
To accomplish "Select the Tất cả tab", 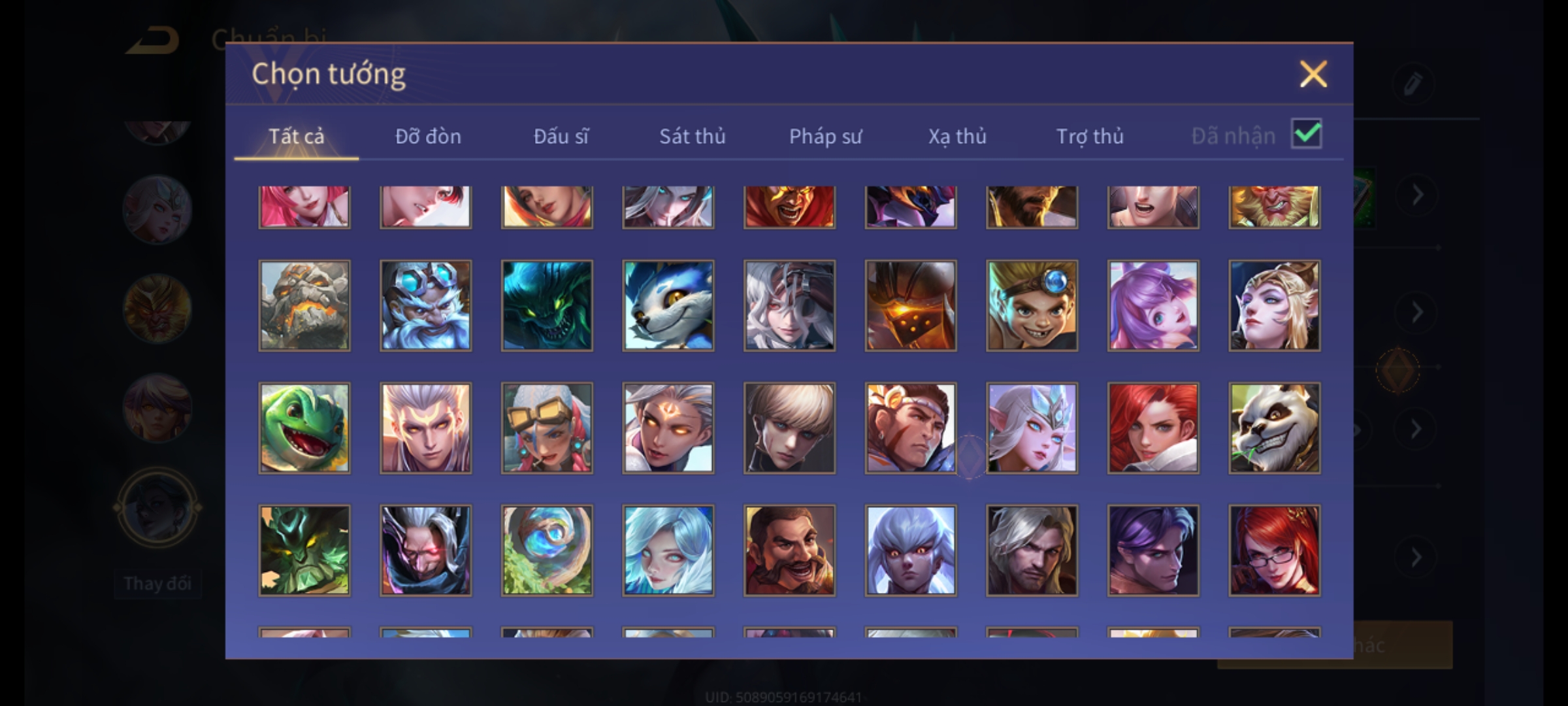I will pyautogui.click(x=296, y=136).
